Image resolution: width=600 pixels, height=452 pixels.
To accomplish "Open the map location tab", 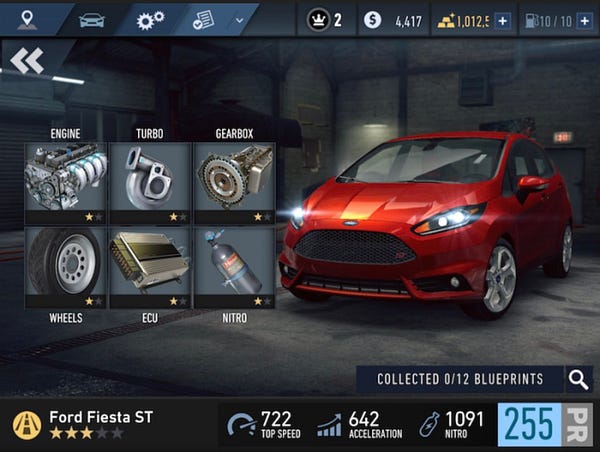I will point(27,19).
